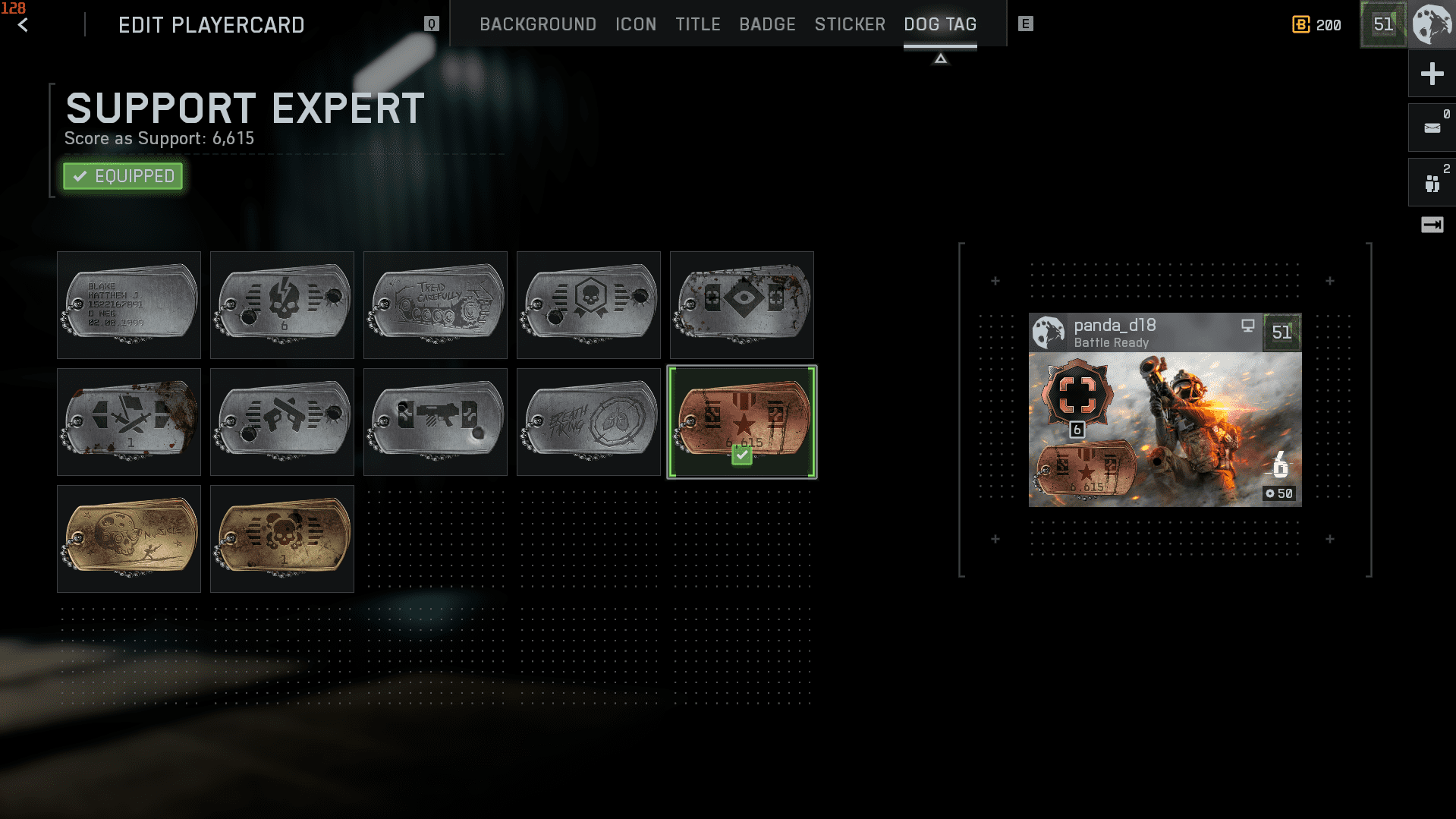Screen dimensions: 1456x819
Task: Switch to the Badge tab
Action: pyautogui.click(x=767, y=24)
